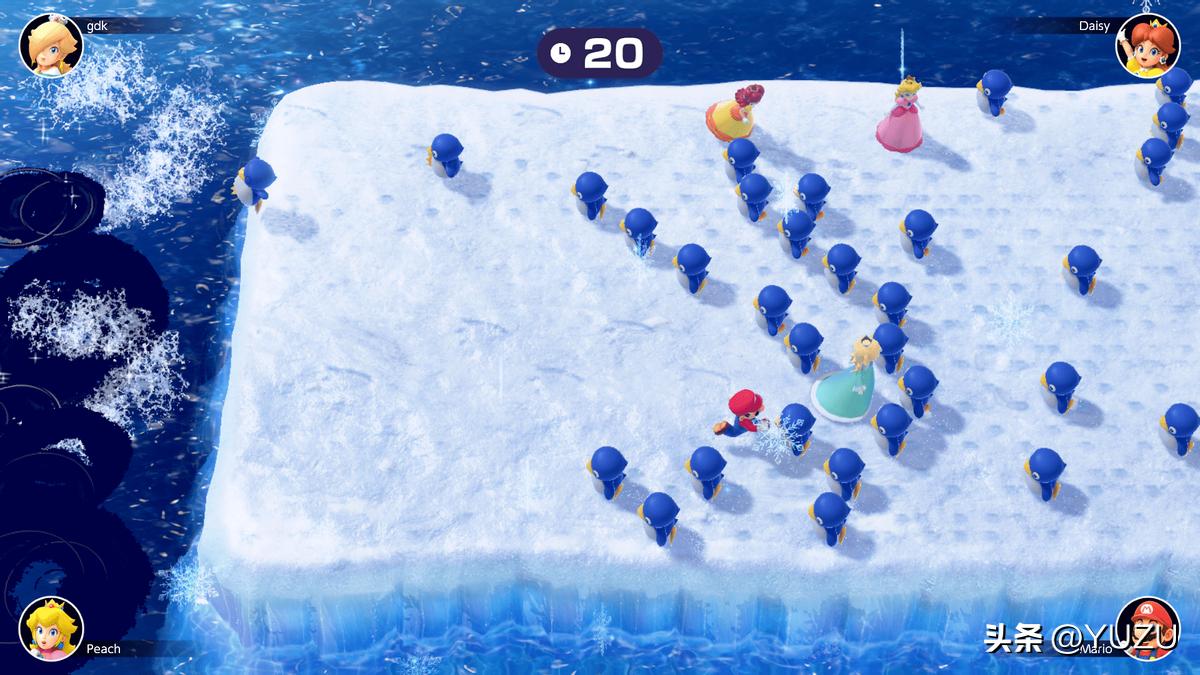Choose Peach's player portrait icon

tap(51, 628)
